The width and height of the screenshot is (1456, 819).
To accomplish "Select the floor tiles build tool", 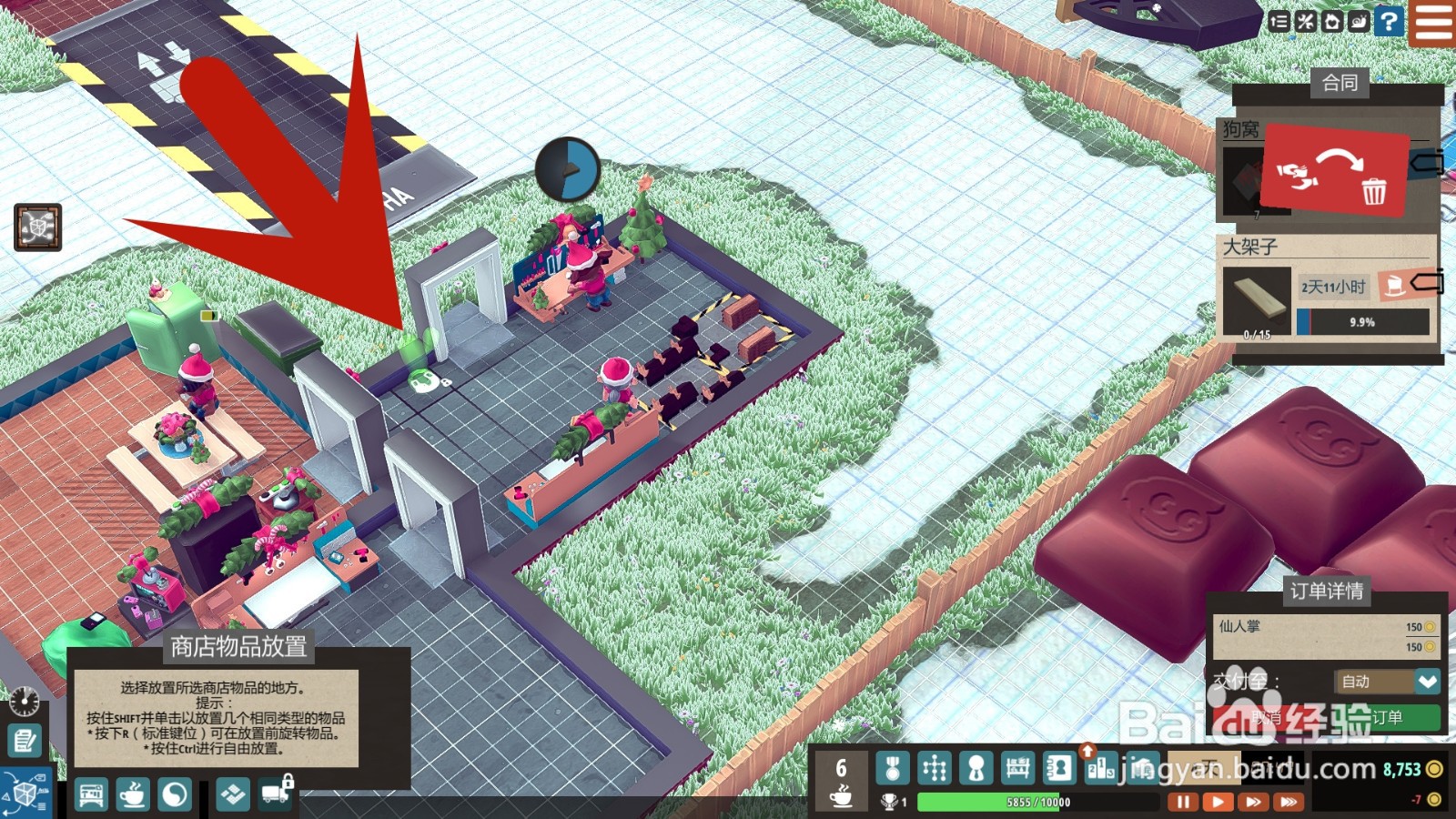I will point(232,795).
